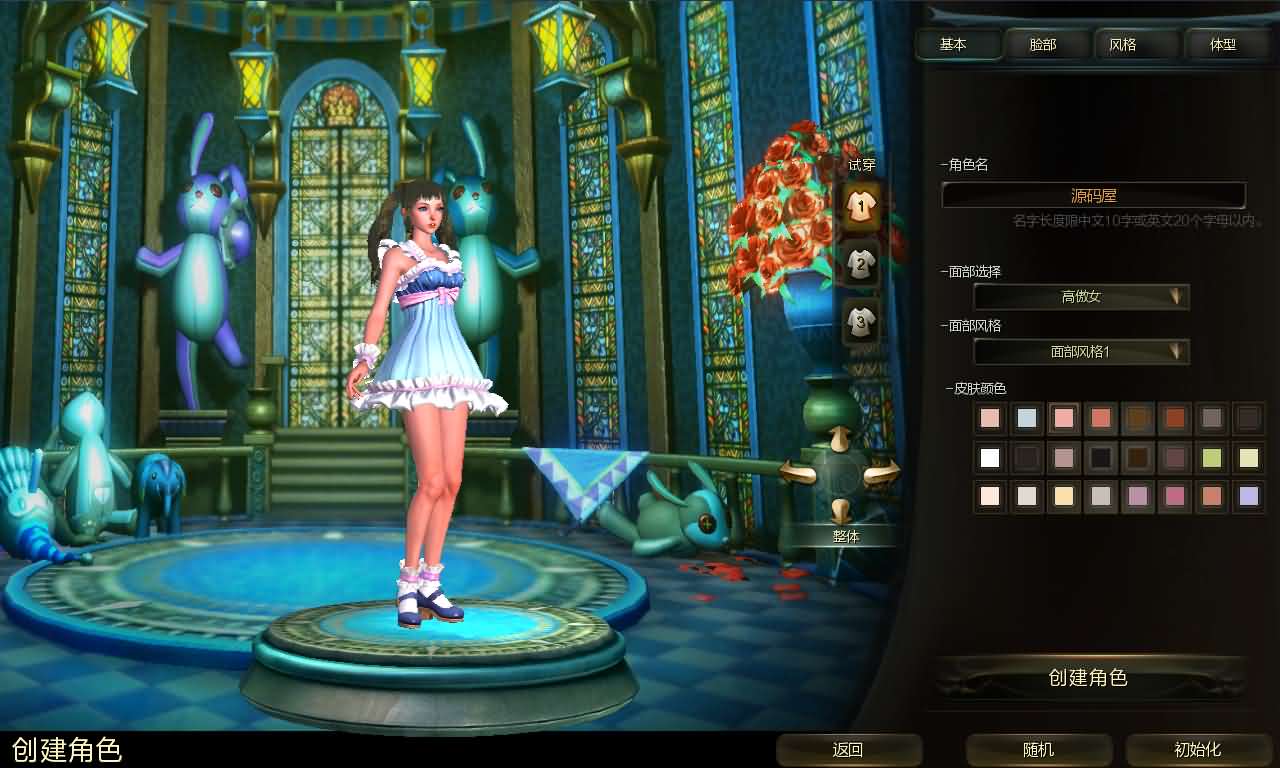Pick the light green skin color swatch

(1211, 457)
